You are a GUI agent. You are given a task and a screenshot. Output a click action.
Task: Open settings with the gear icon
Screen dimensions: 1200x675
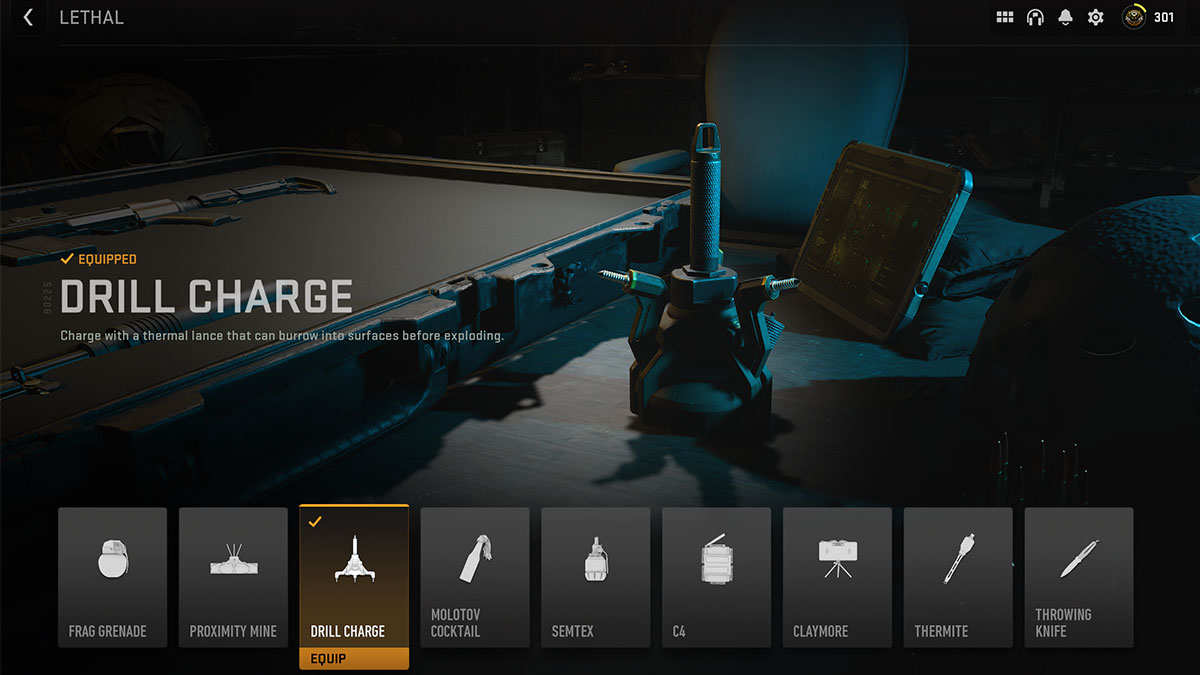click(1096, 17)
